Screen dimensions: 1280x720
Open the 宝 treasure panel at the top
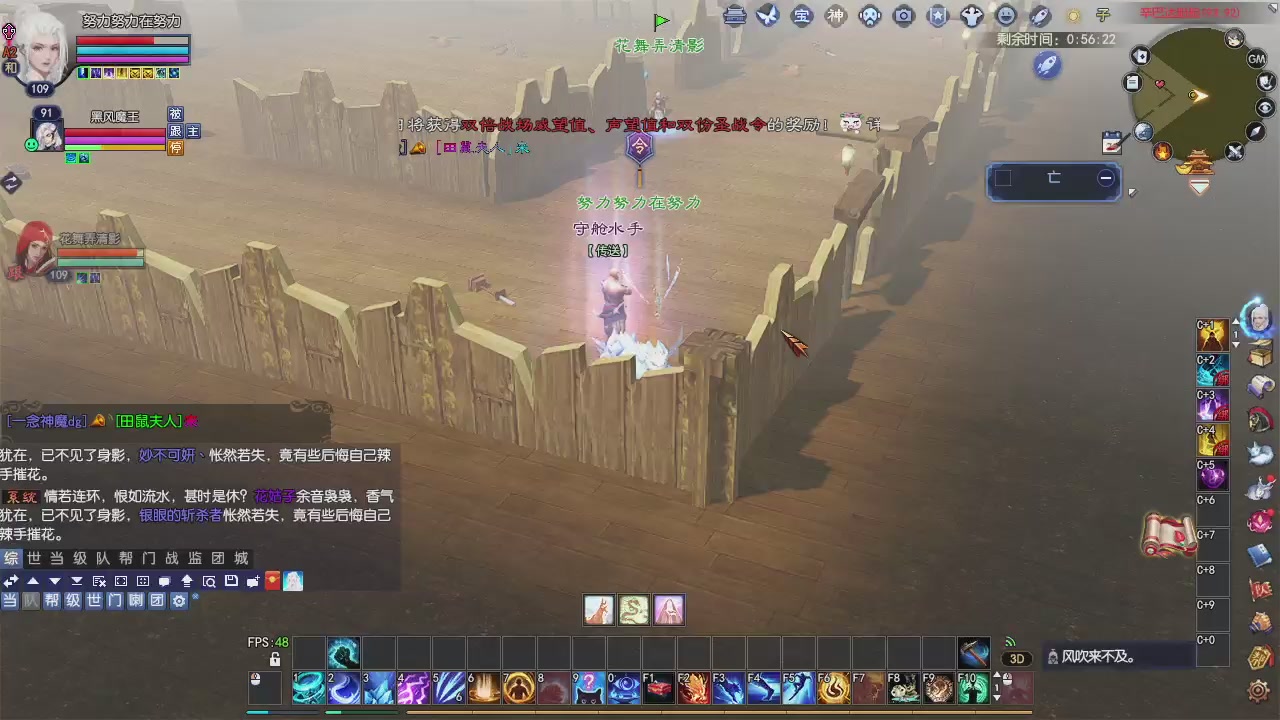coord(800,16)
